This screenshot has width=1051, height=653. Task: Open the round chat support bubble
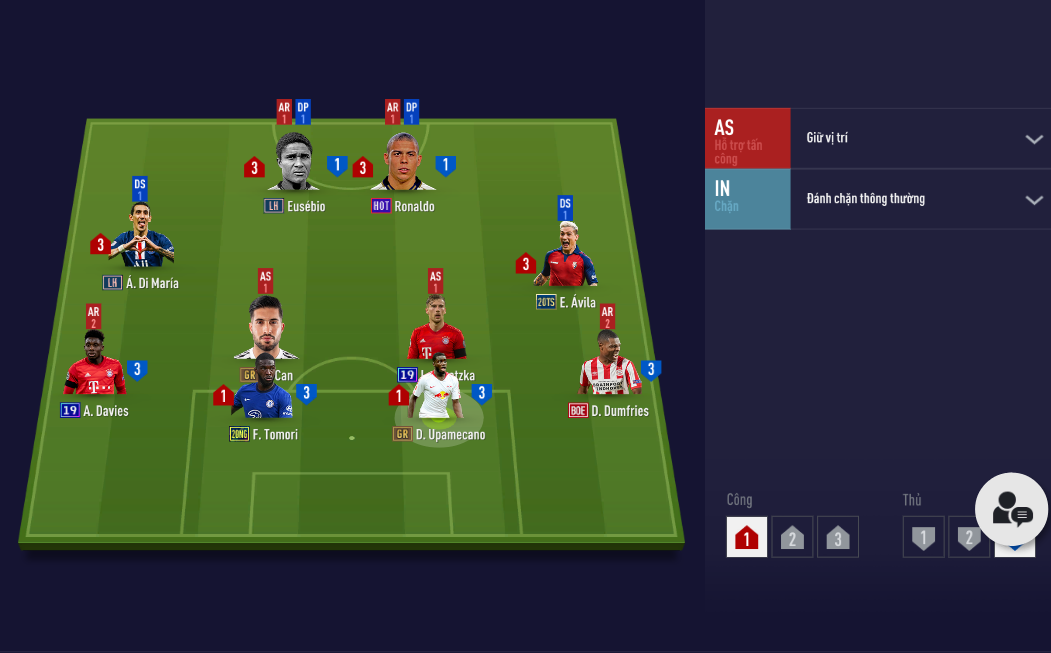coord(1011,509)
